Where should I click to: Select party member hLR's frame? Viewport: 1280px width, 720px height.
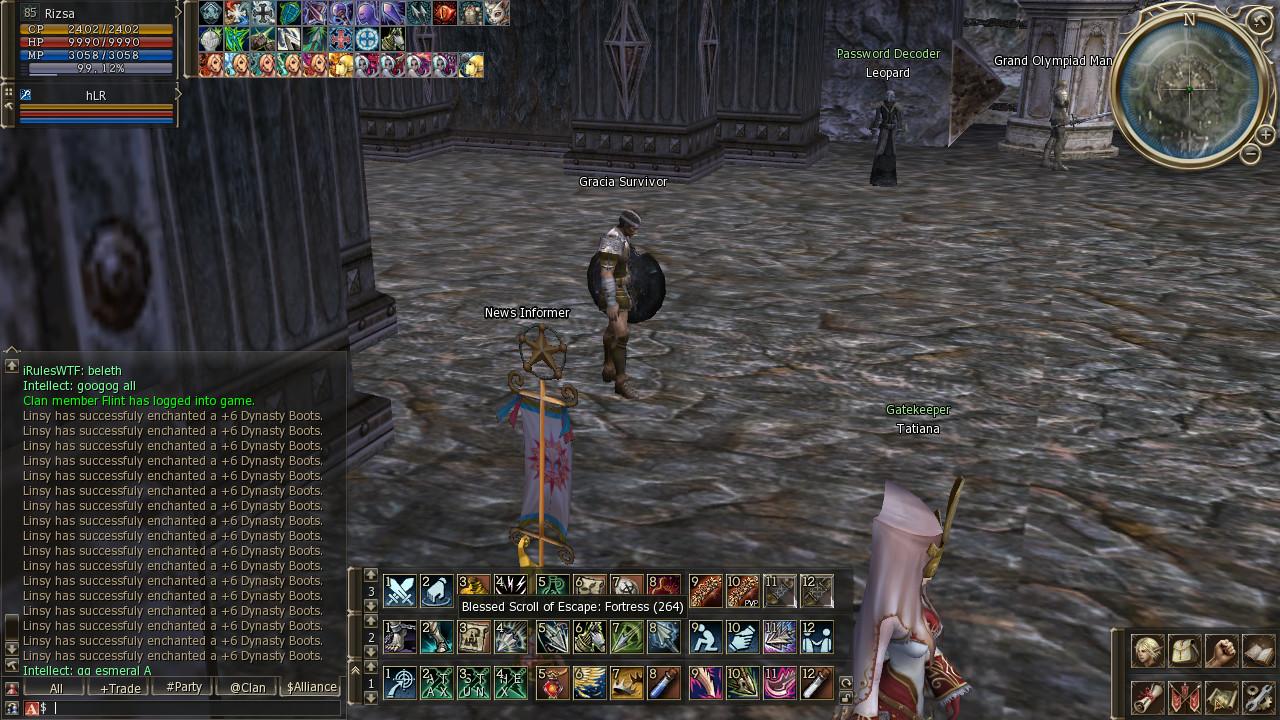(x=96, y=105)
